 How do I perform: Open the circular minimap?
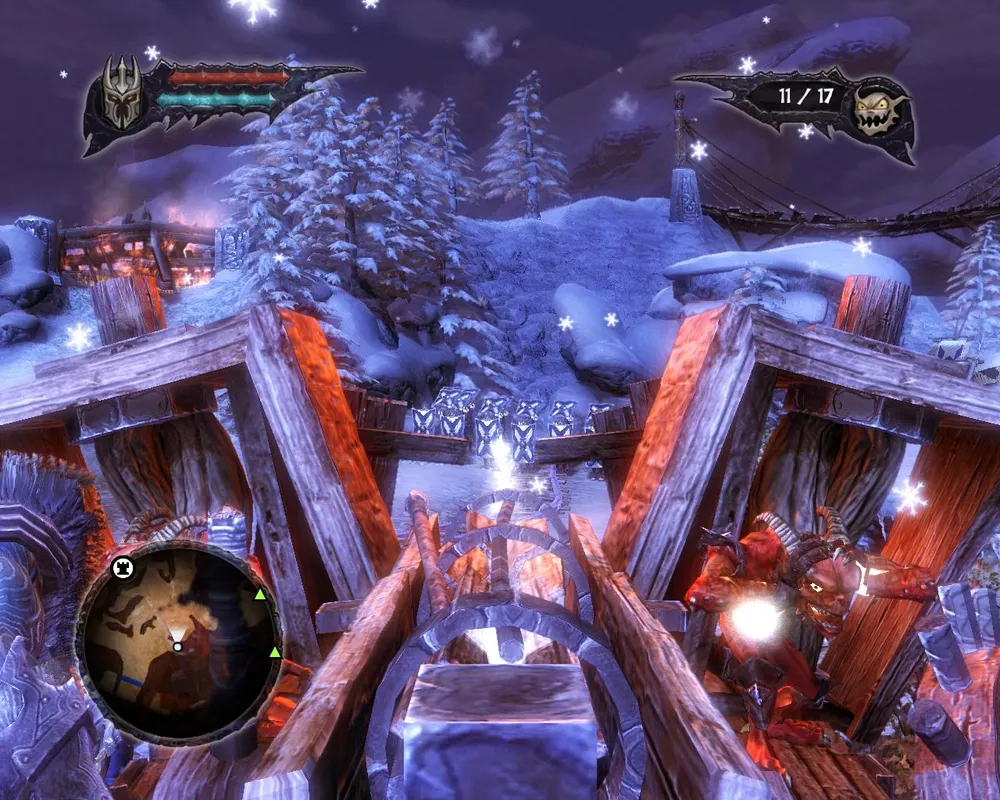pyautogui.click(x=177, y=642)
